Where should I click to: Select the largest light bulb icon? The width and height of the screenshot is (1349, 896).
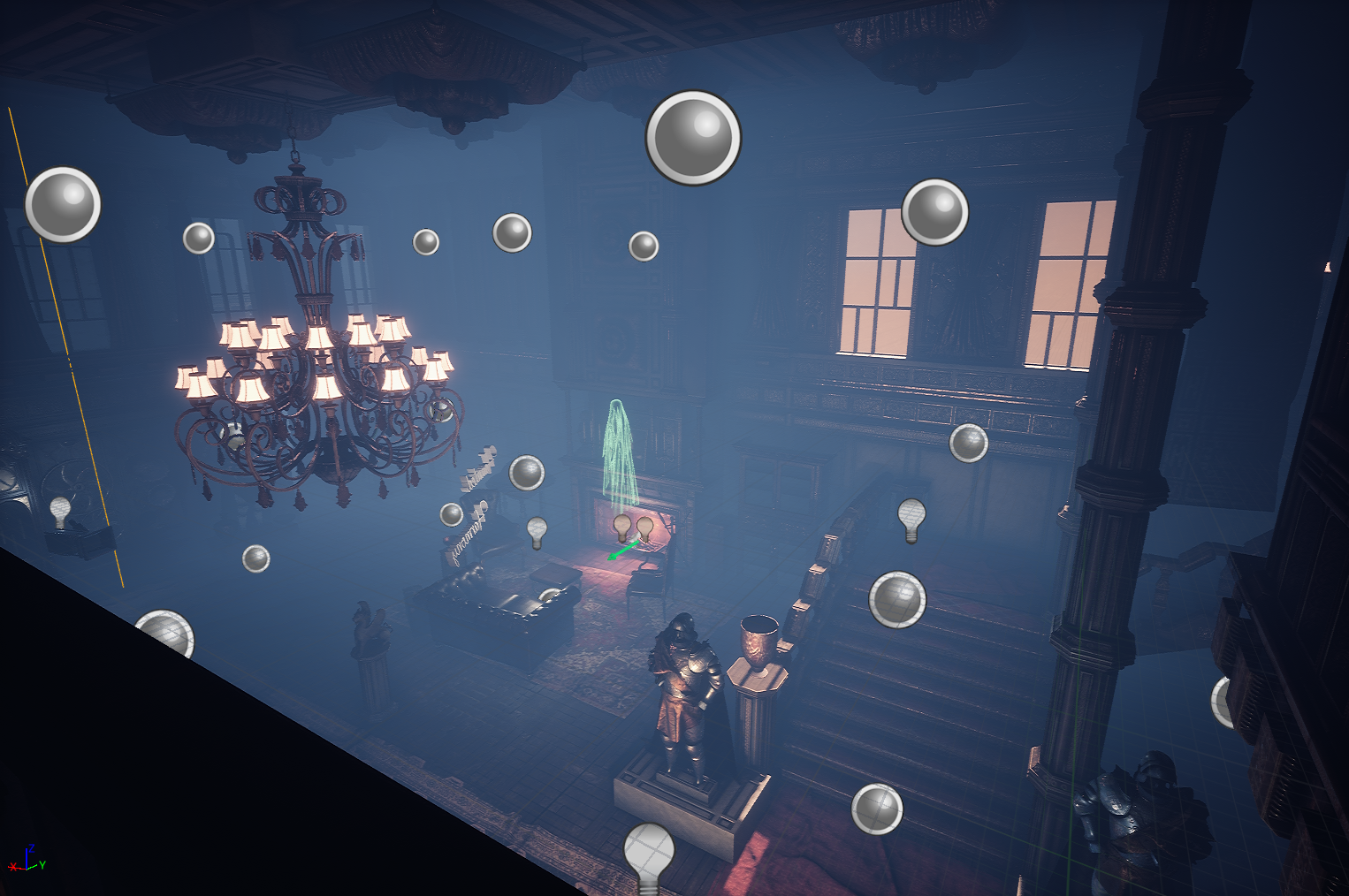649,855
